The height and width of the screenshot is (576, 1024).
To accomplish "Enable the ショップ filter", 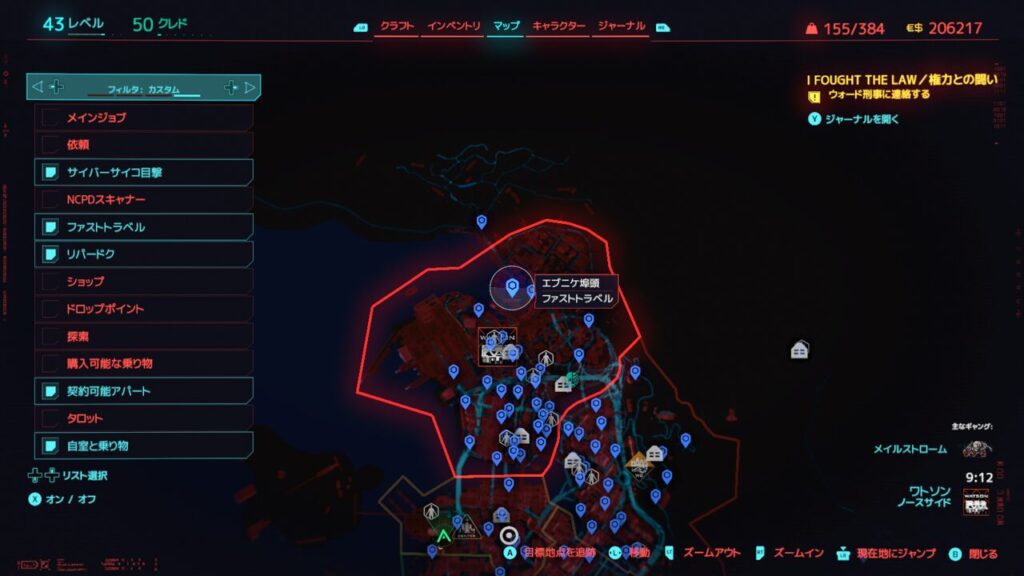I will coord(144,281).
